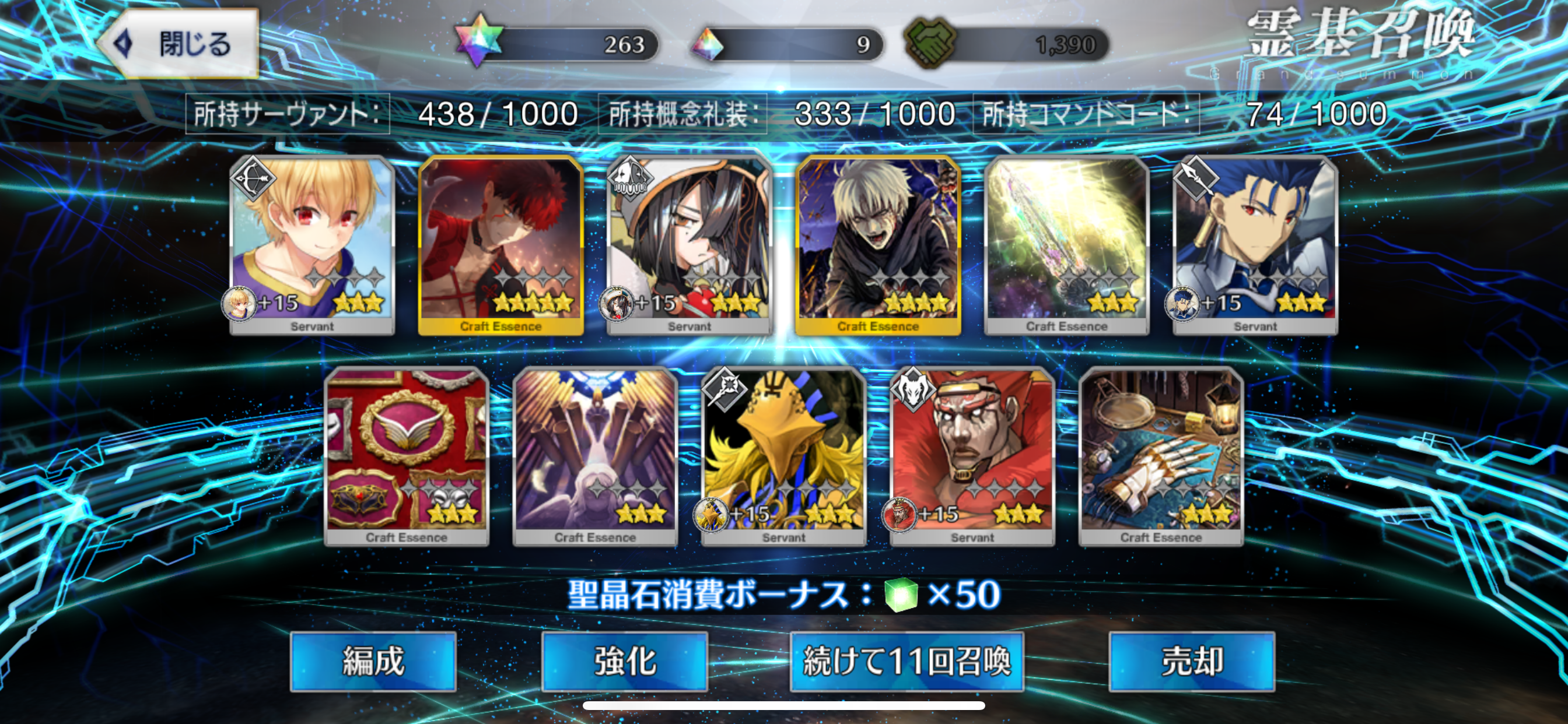
Task: Select the glowing crystal sword craft essence
Action: (1066, 244)
